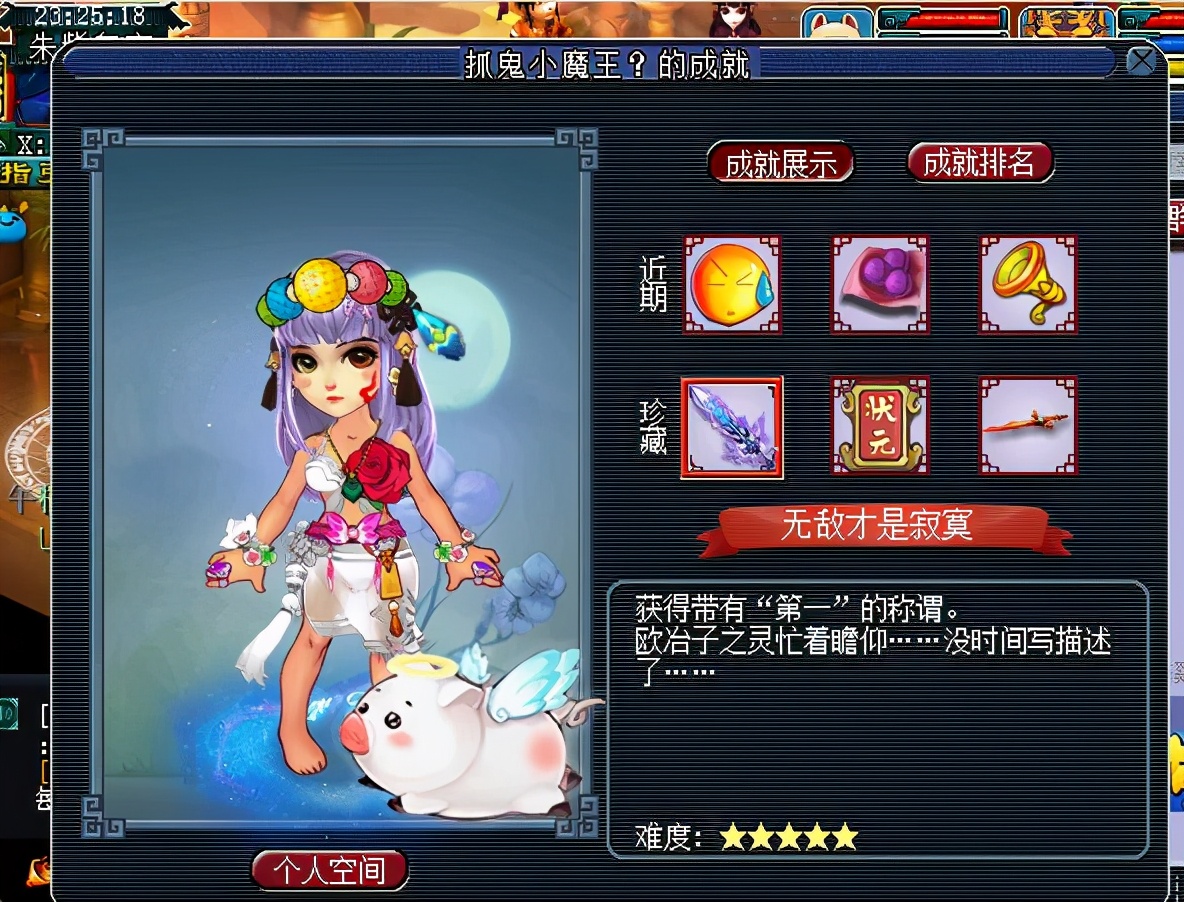Select the 状元 achievement icon
The width and height of the screenshot is (1184, 902).
(x=880, y=426)
